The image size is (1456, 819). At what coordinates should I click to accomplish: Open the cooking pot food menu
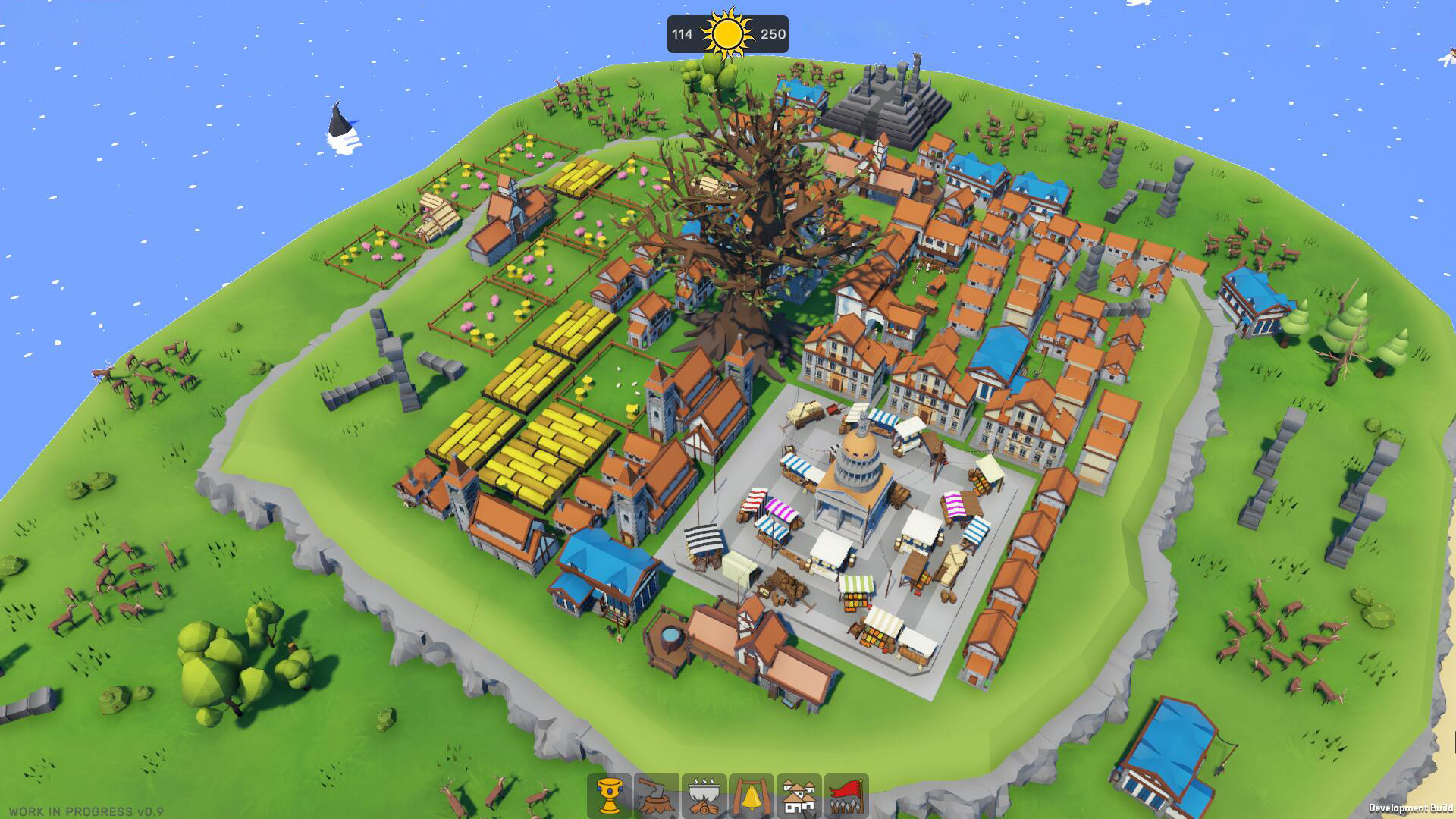(705, 791)
